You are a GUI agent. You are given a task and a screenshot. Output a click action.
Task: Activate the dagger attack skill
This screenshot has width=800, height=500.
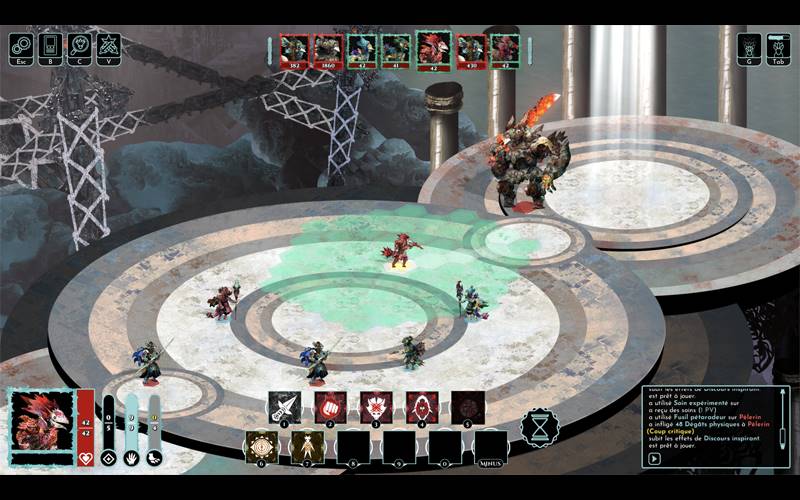[284, 406]
